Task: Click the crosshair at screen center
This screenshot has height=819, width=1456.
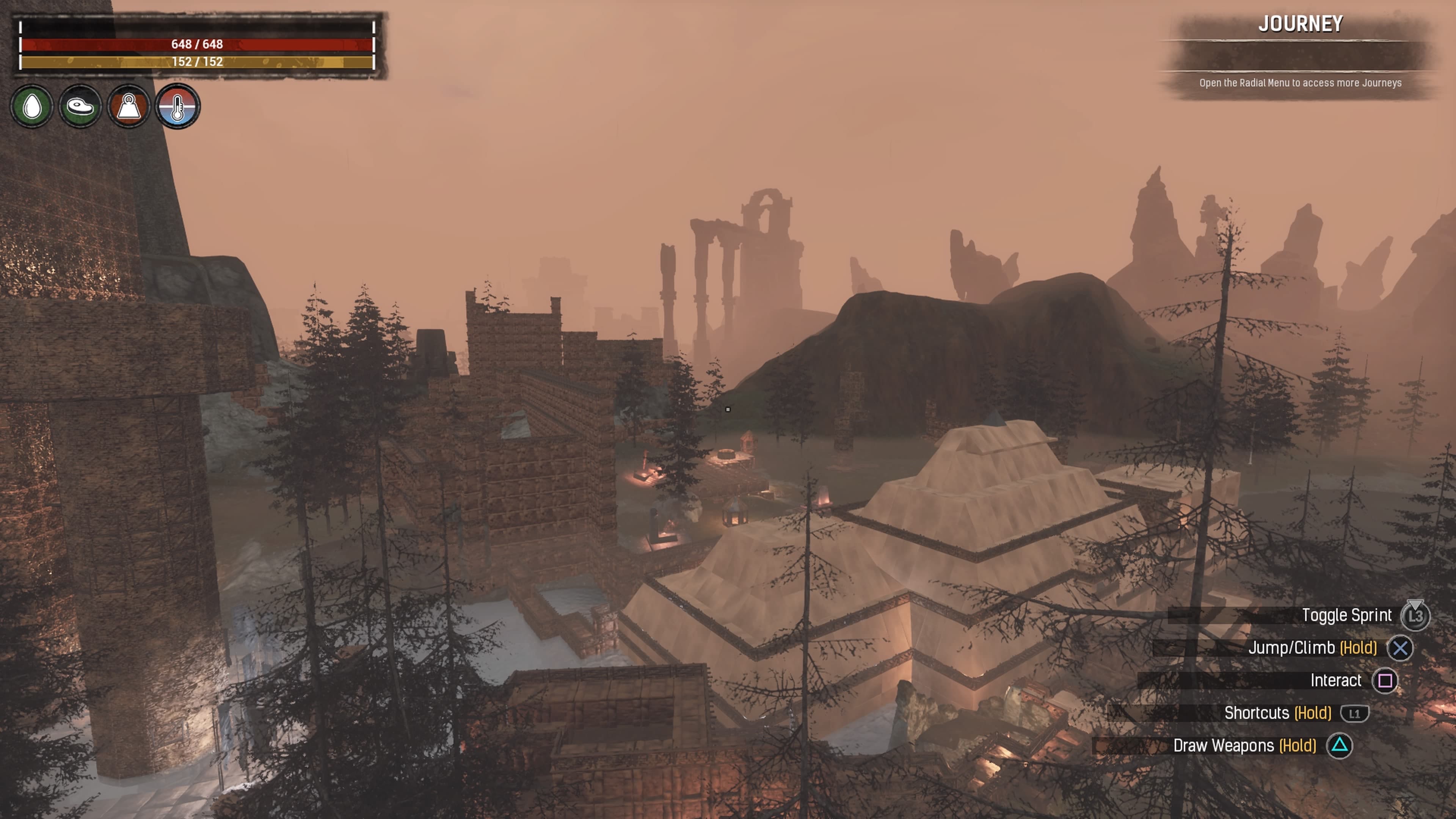Action: [x=728, y=409]
